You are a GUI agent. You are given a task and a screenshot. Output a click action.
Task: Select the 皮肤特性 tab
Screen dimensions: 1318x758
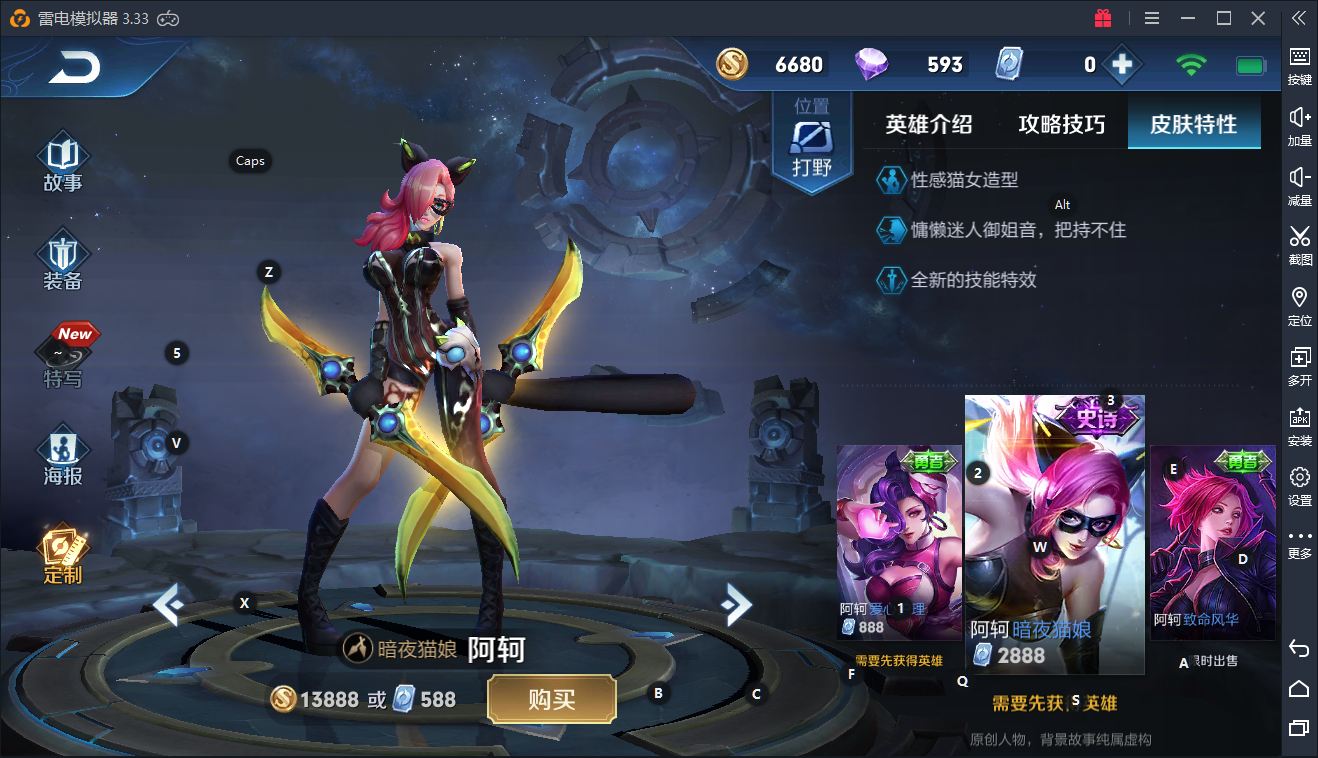pos(1193,125)
